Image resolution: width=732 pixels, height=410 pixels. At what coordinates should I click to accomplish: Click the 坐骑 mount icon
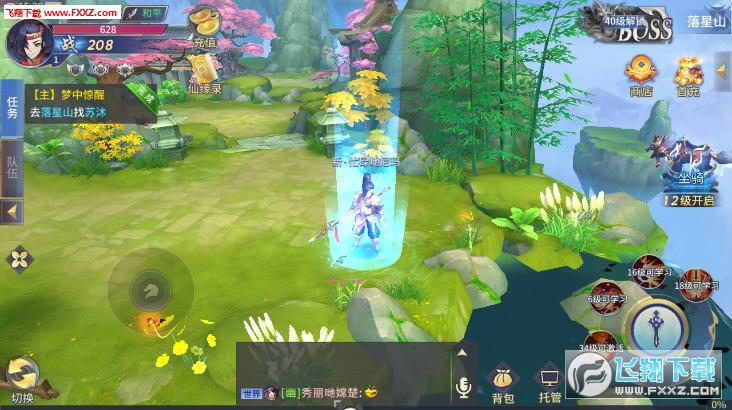(x=688, y=168)
